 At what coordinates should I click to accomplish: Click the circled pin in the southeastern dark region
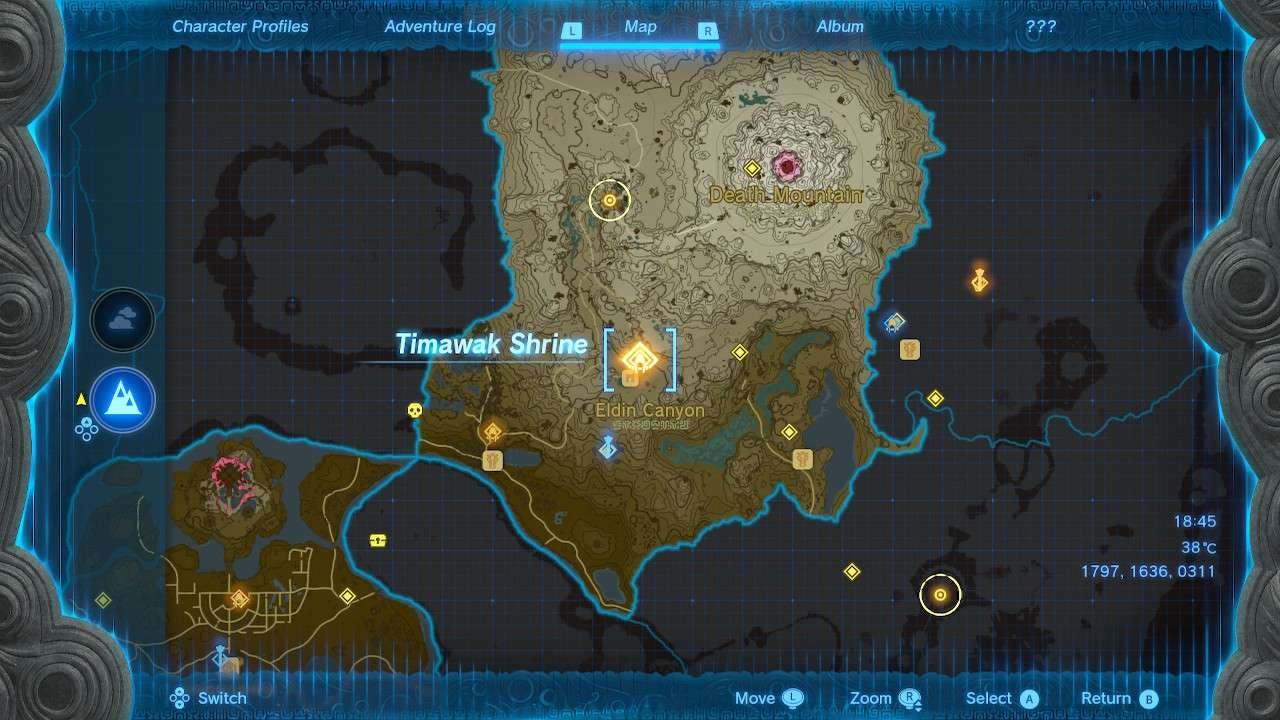(940, 594)
